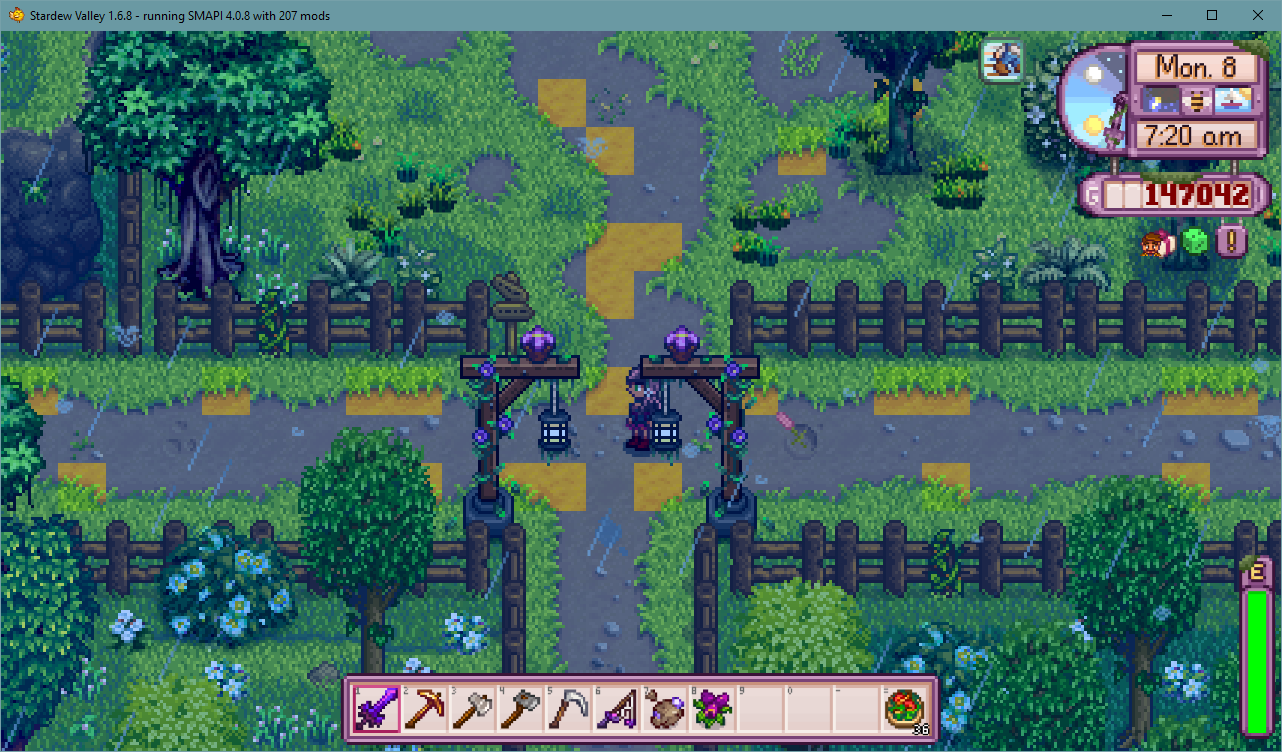
Task: Select the salad stack in the last slot
Action: coord(903,708)
